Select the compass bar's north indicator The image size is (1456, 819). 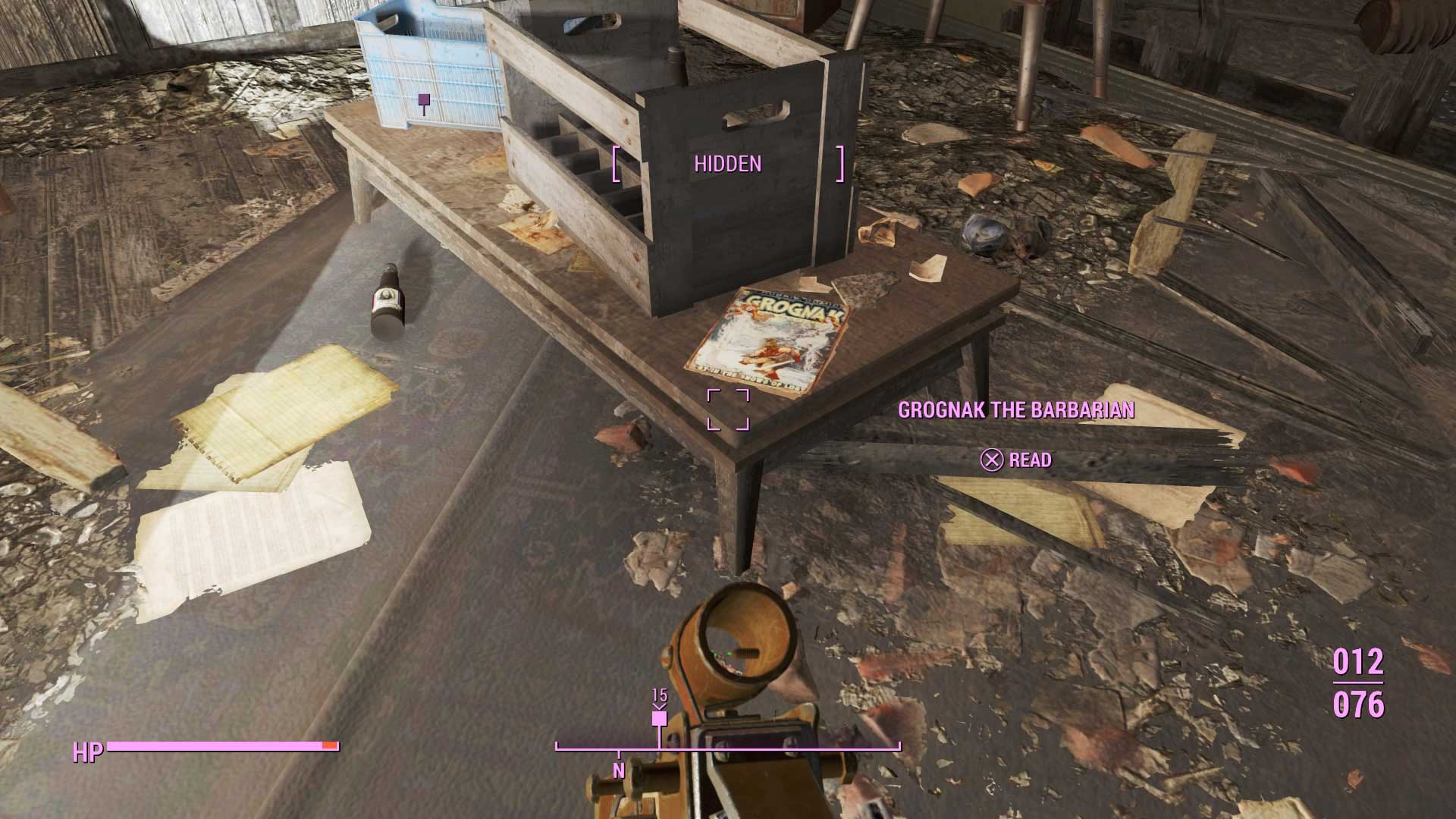tap(619, 770)
